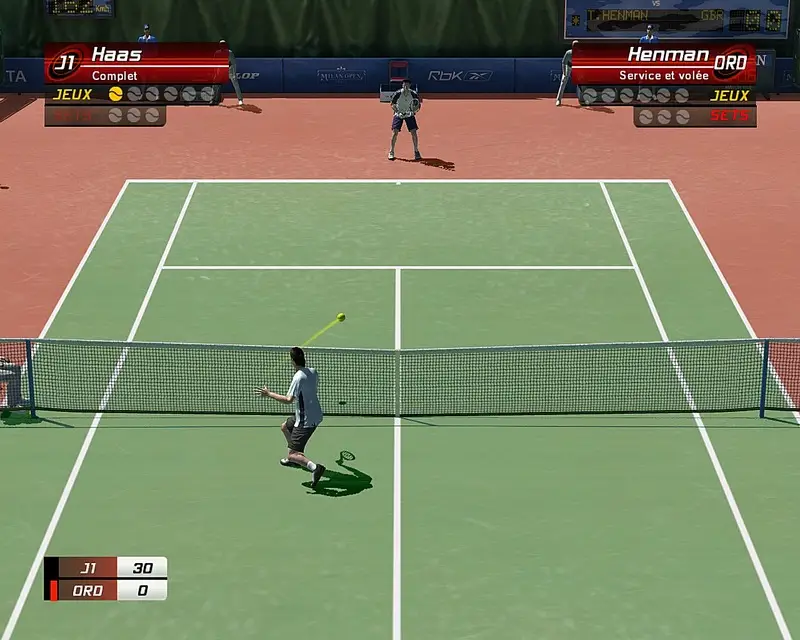800x640 pixels.
Task: Choose the ORD computer player badge
Action: [x=732, y=62]
